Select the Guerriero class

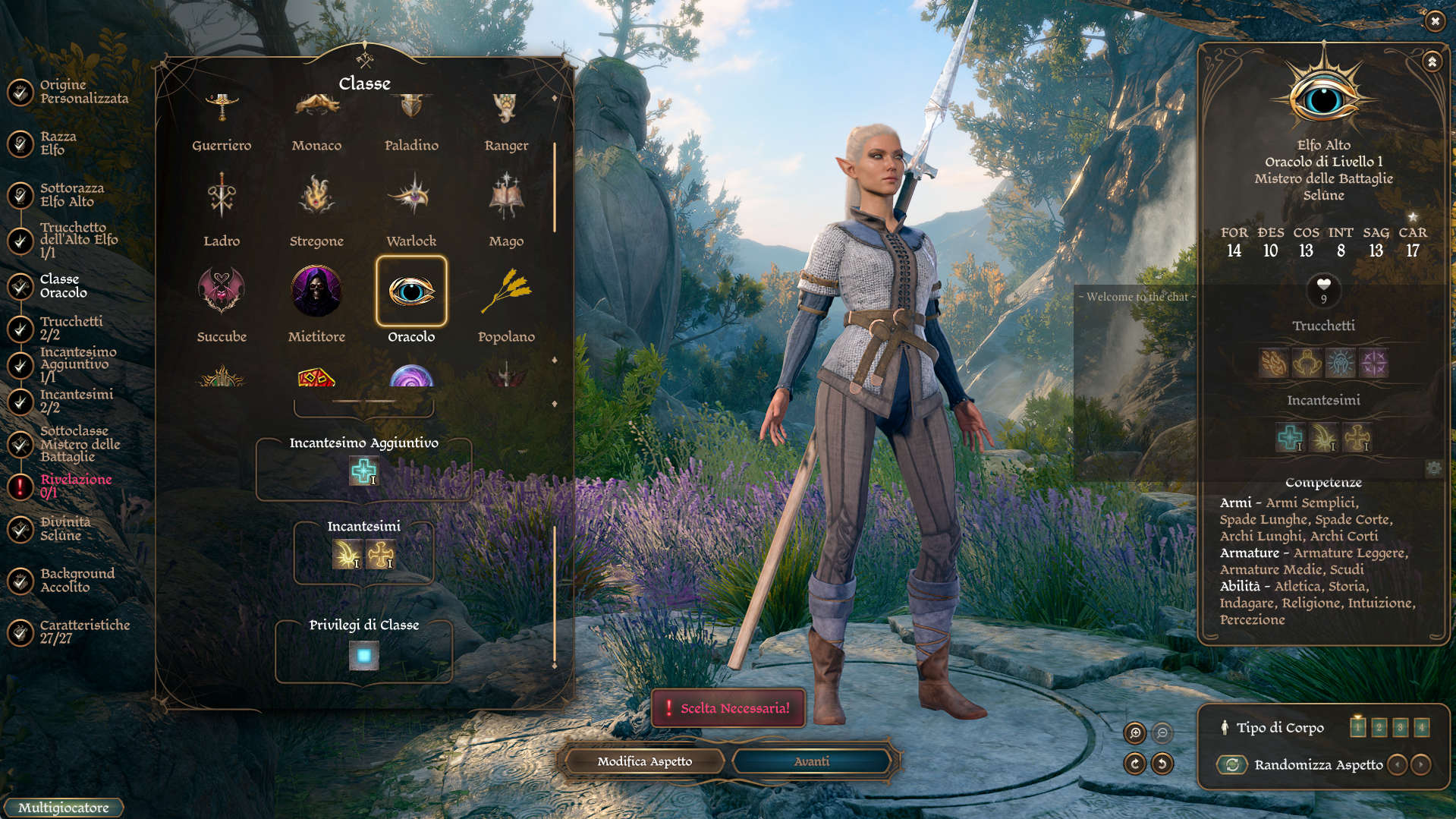point(221,121)
